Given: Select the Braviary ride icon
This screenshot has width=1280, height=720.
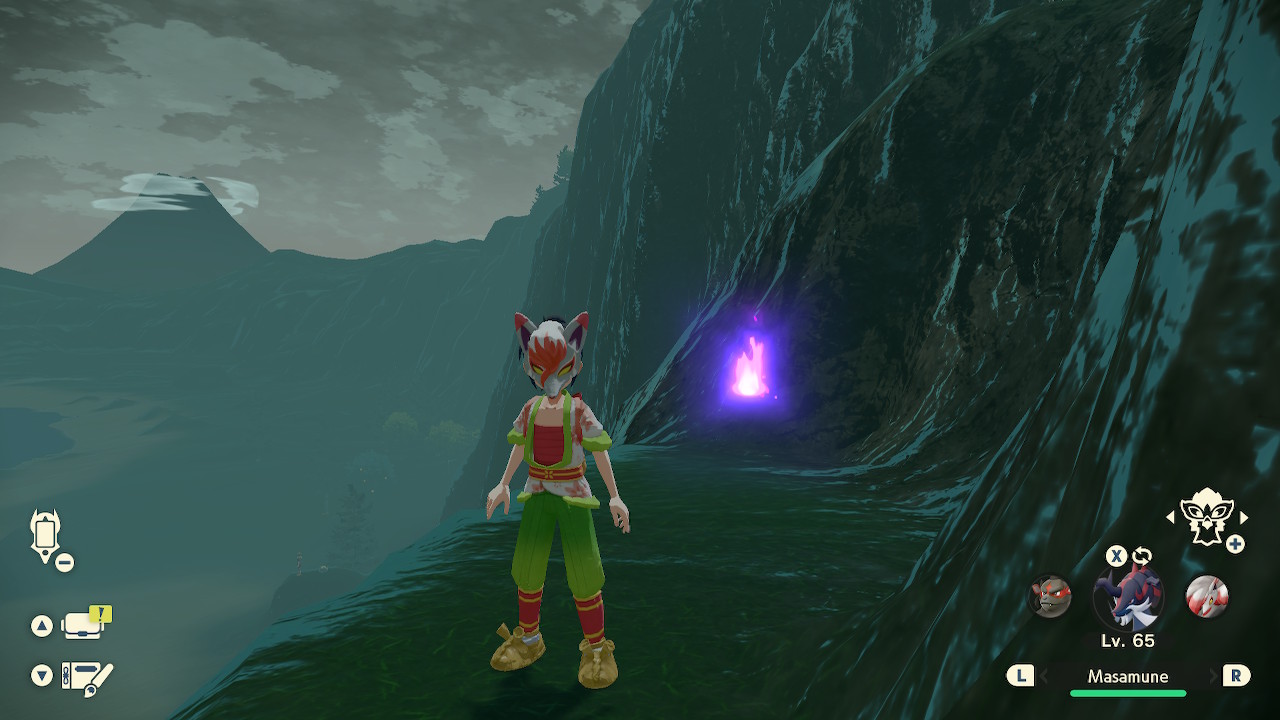Looking at the screenshot, I should point(1205,516).
